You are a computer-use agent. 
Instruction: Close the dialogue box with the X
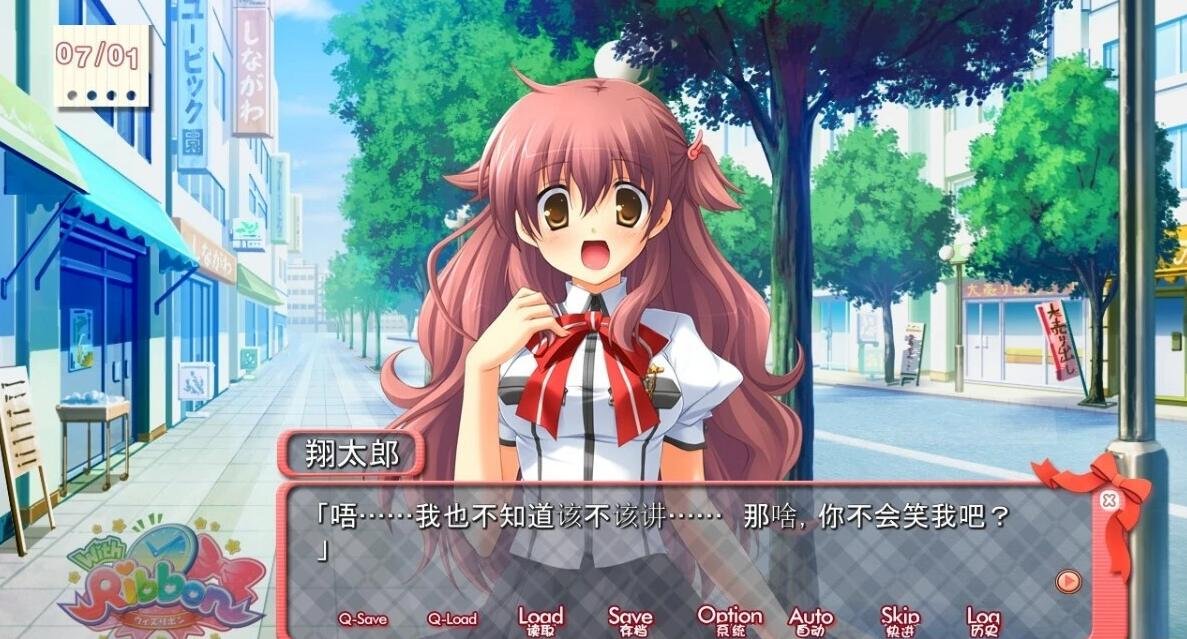tap(1107, 501)
